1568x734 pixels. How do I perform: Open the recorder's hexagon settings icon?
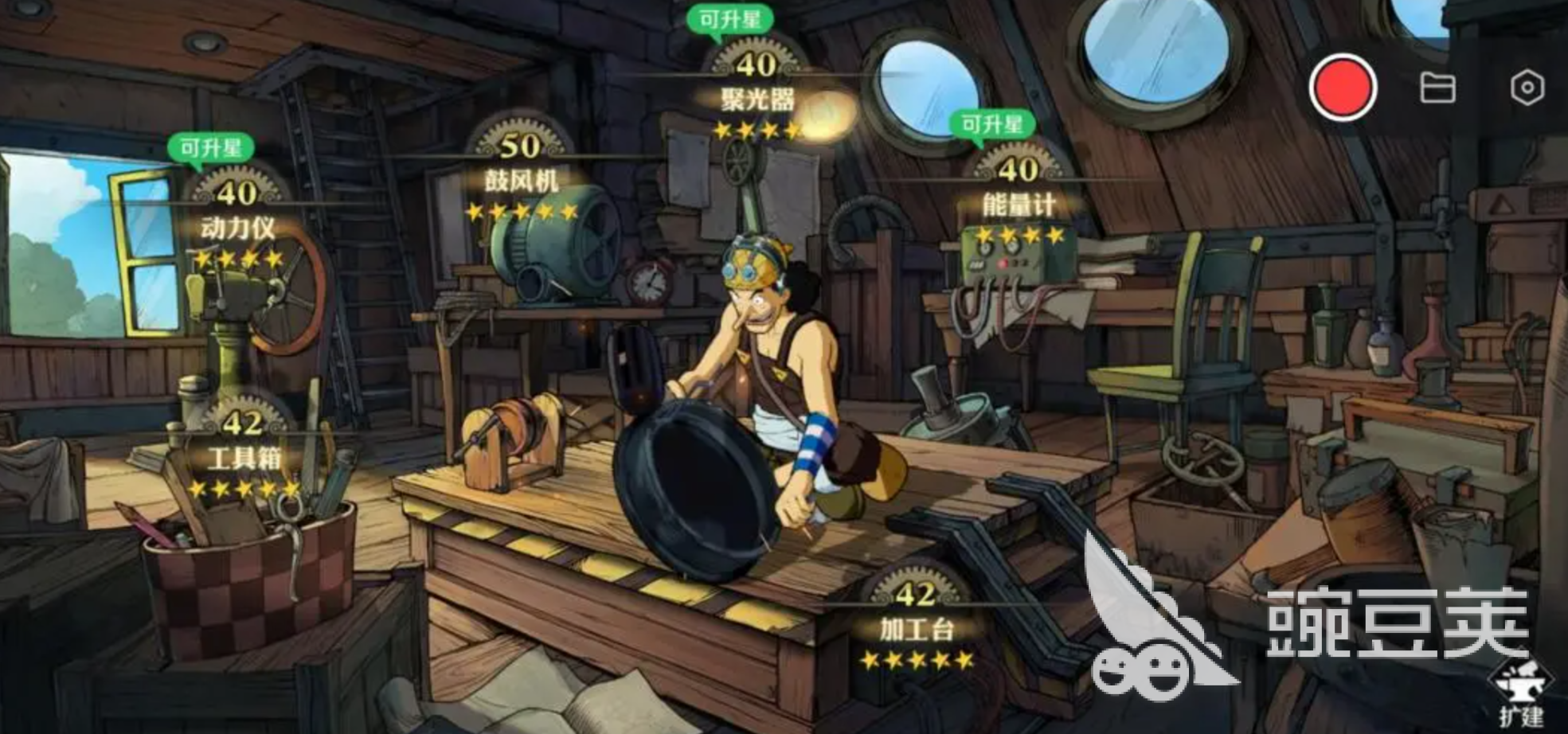pos(1527,88)
